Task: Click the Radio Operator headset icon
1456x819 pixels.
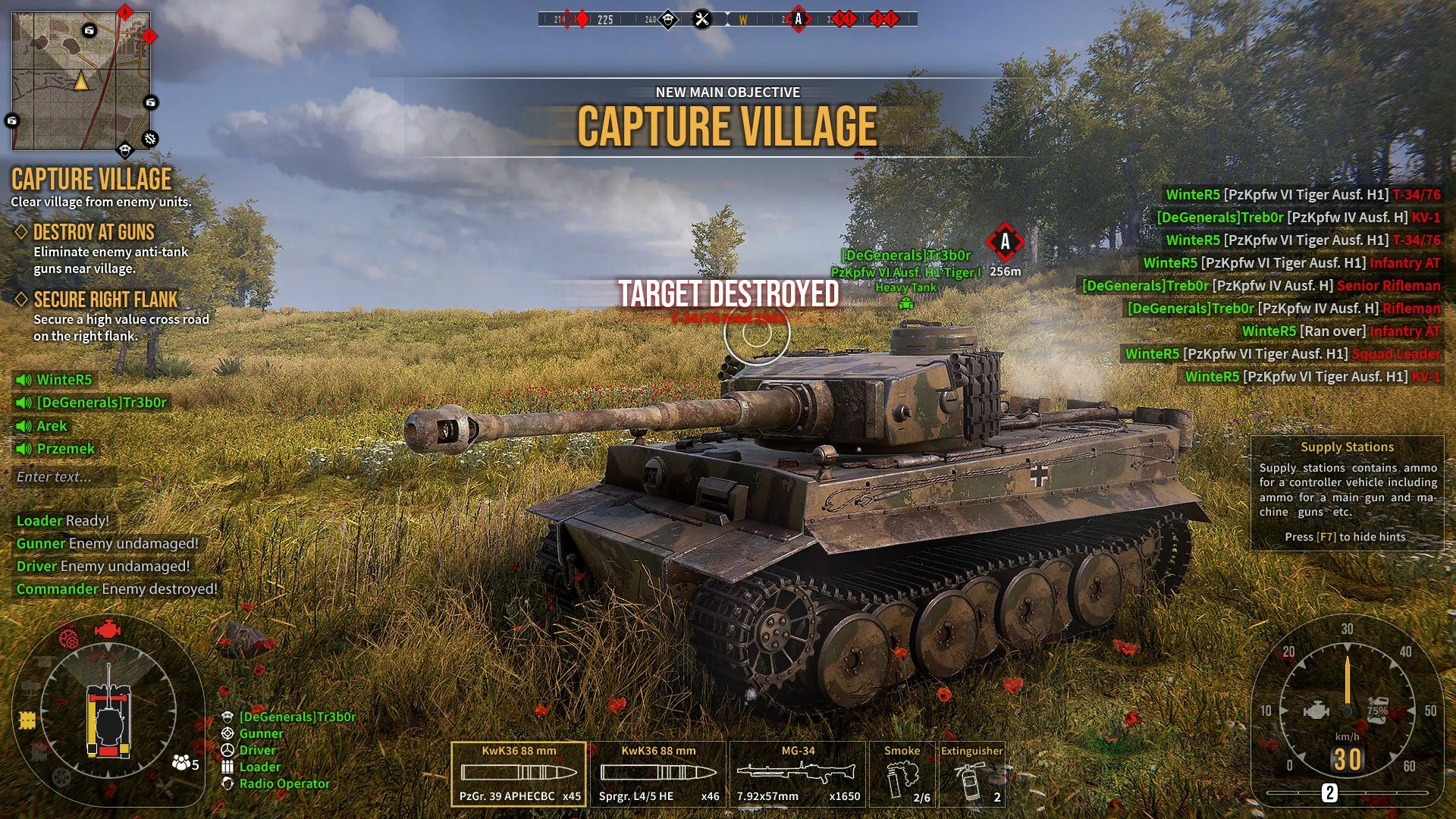Action: [x=226, y=783]
